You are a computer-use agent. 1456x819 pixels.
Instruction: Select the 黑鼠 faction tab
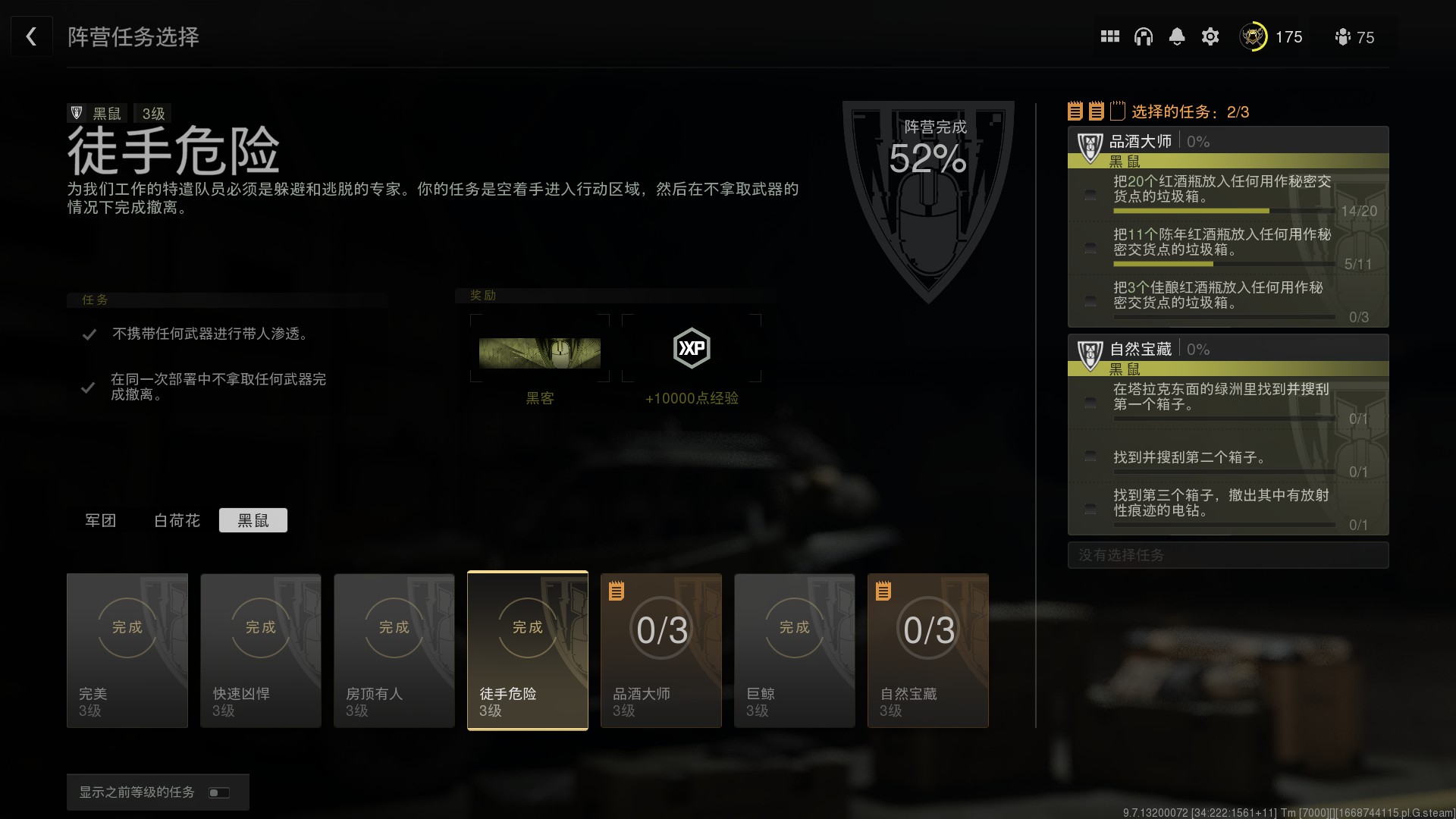(x=253, y=520)
